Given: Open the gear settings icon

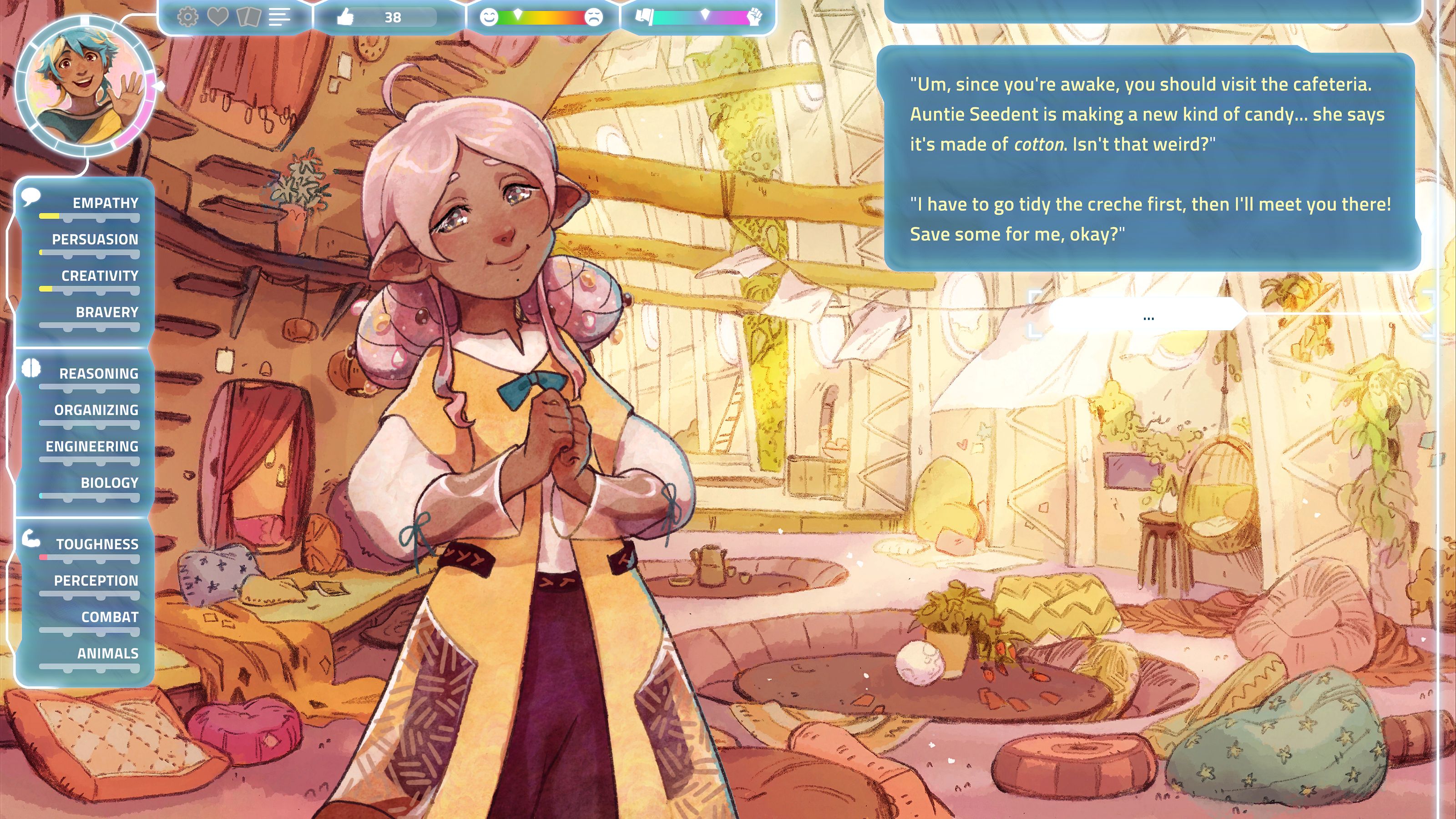Looking at the screenshot, I should 187,17.
